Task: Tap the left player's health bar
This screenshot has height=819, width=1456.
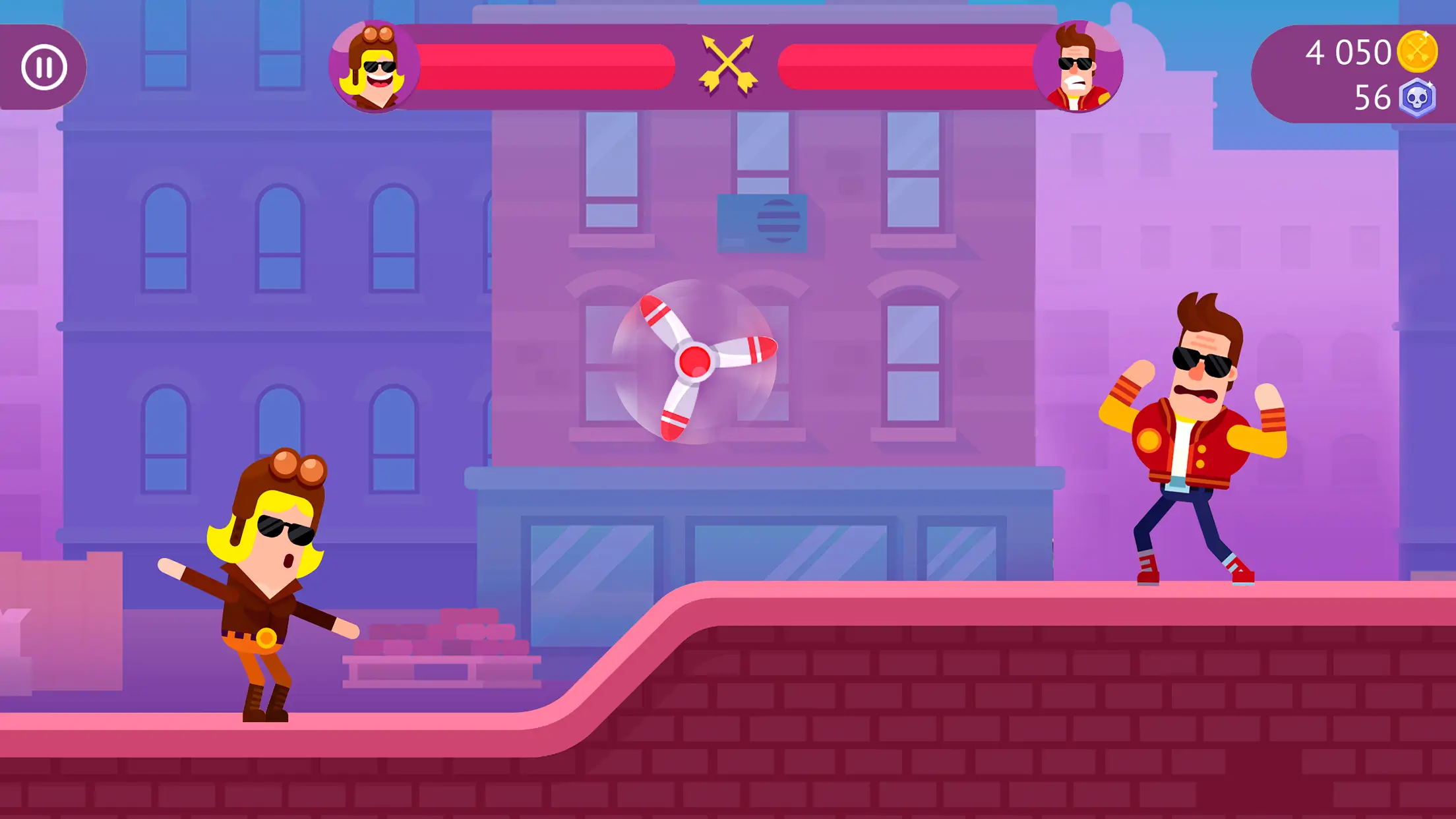Action: (547, 66)
